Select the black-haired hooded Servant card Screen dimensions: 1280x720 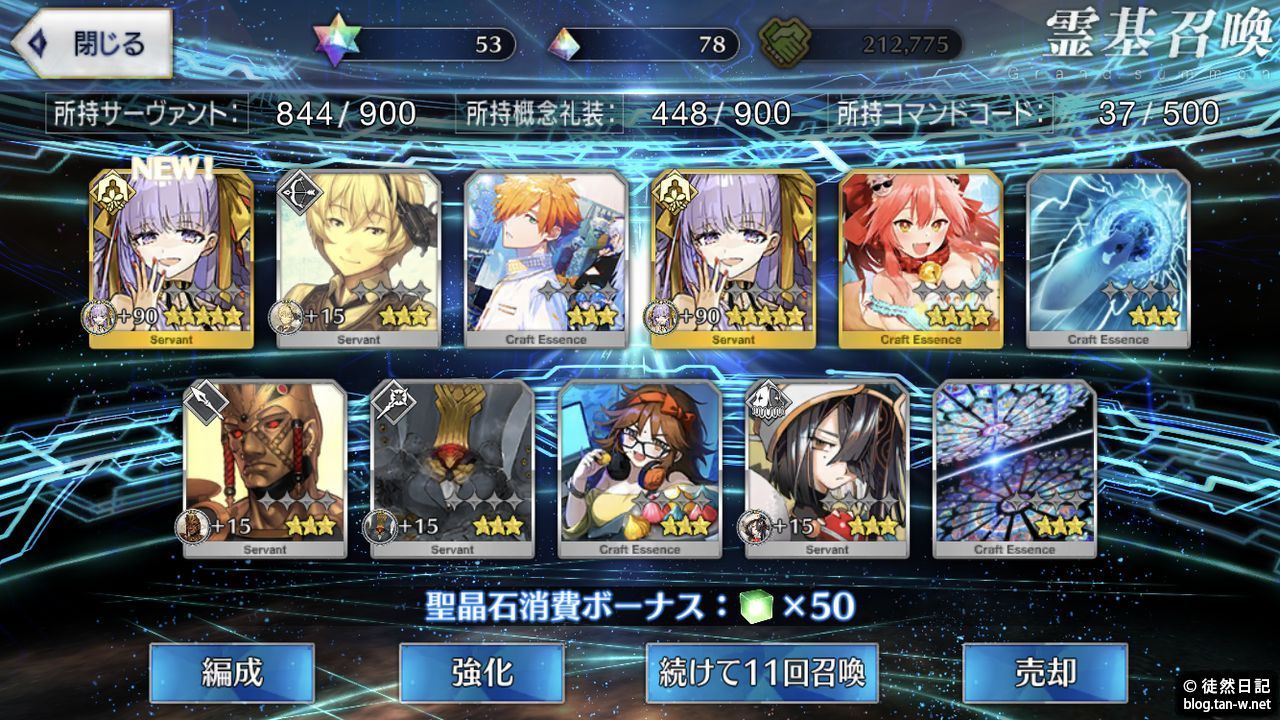pyautogui.click(x=827, y=468)
